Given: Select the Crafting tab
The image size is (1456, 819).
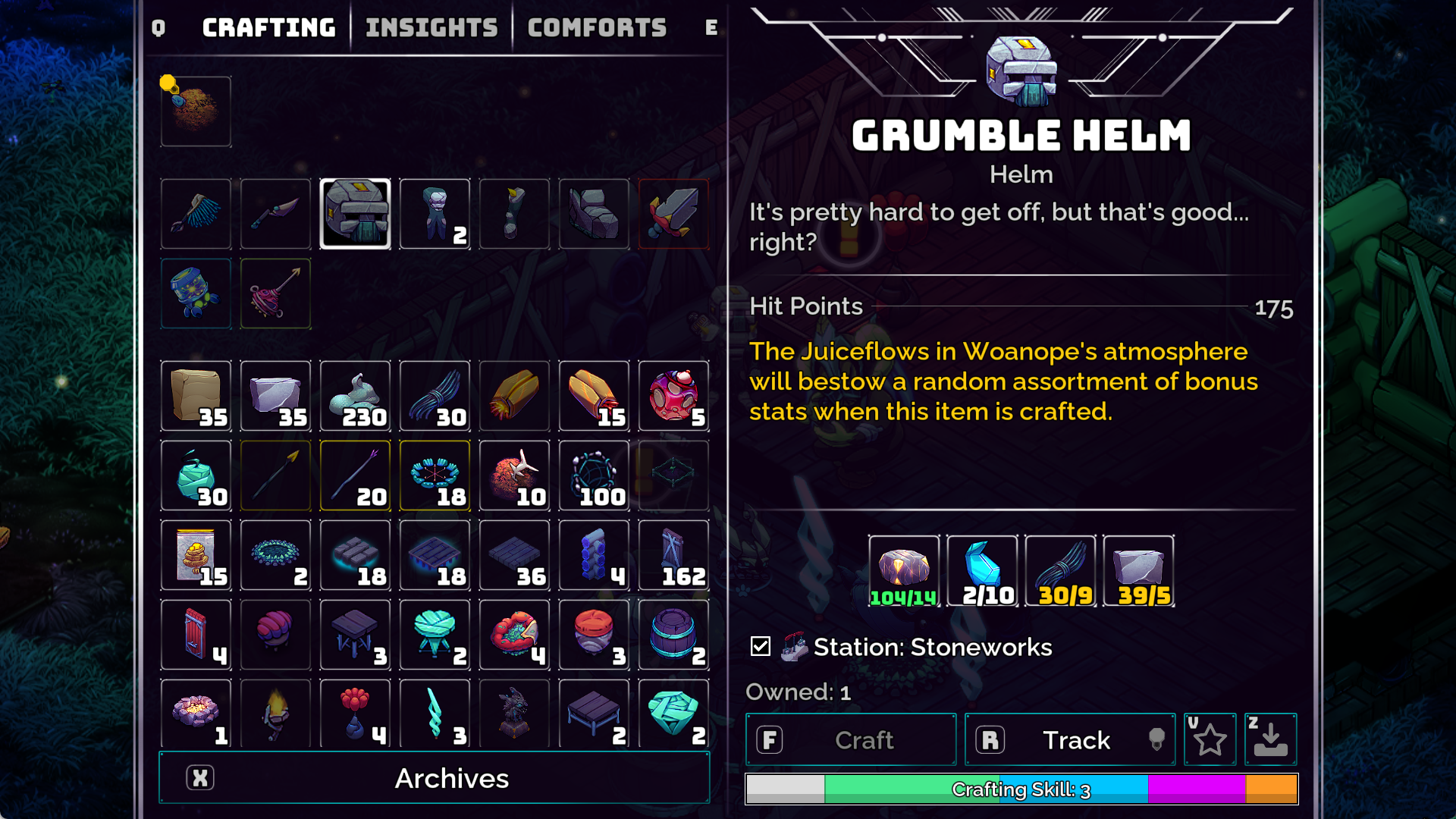Looking at the screenshot, I should coord(268,28).
